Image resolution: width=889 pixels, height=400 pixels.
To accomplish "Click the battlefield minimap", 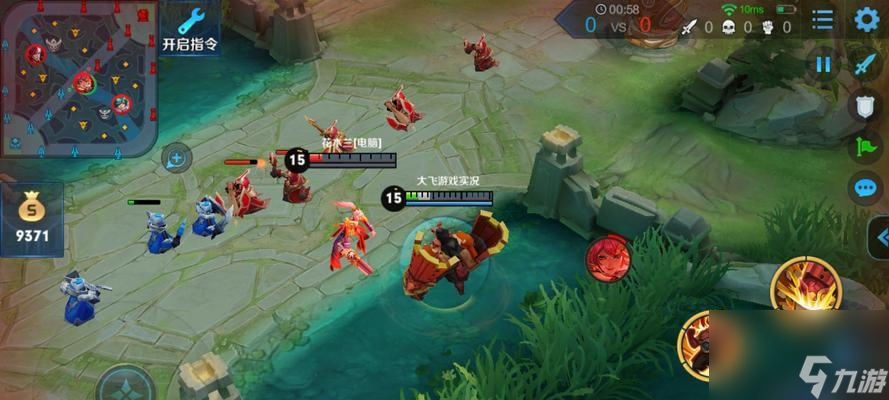I will 78,77.
